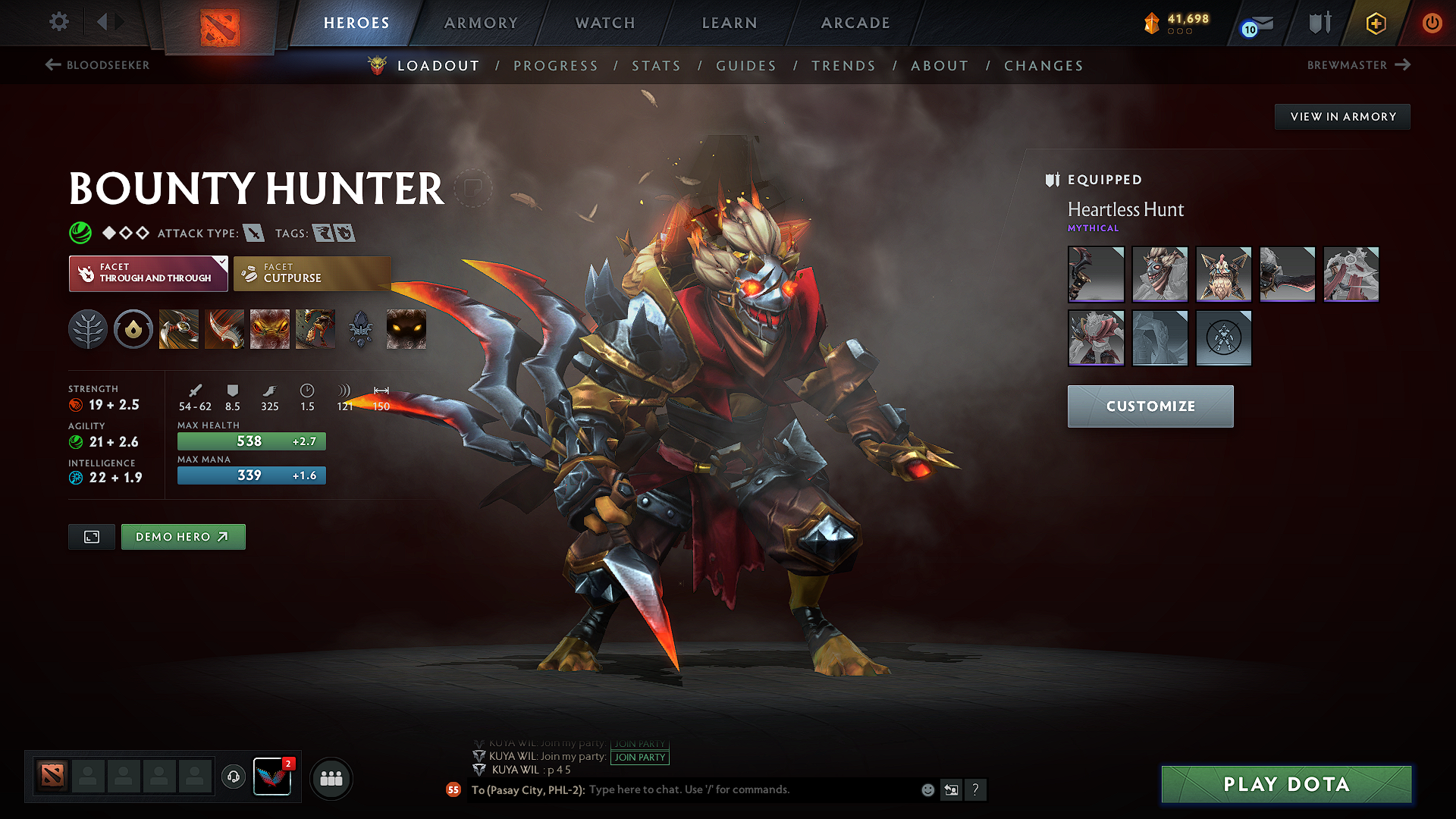This screenshot has height=819, width=1456.
Task: Start matchmaking with Play Dota
Action: coord(1286,784)
